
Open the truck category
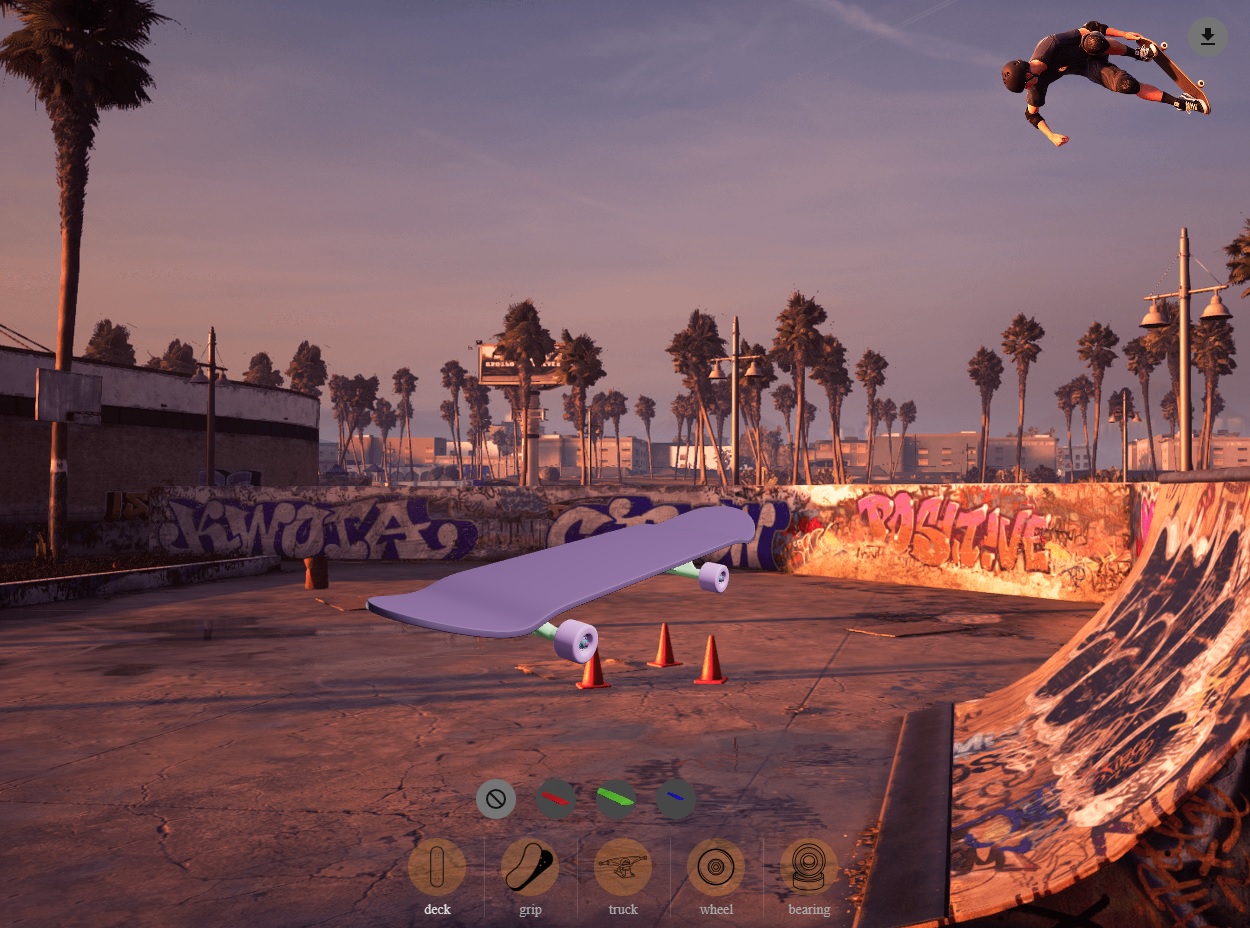click(x=623, y=867)
